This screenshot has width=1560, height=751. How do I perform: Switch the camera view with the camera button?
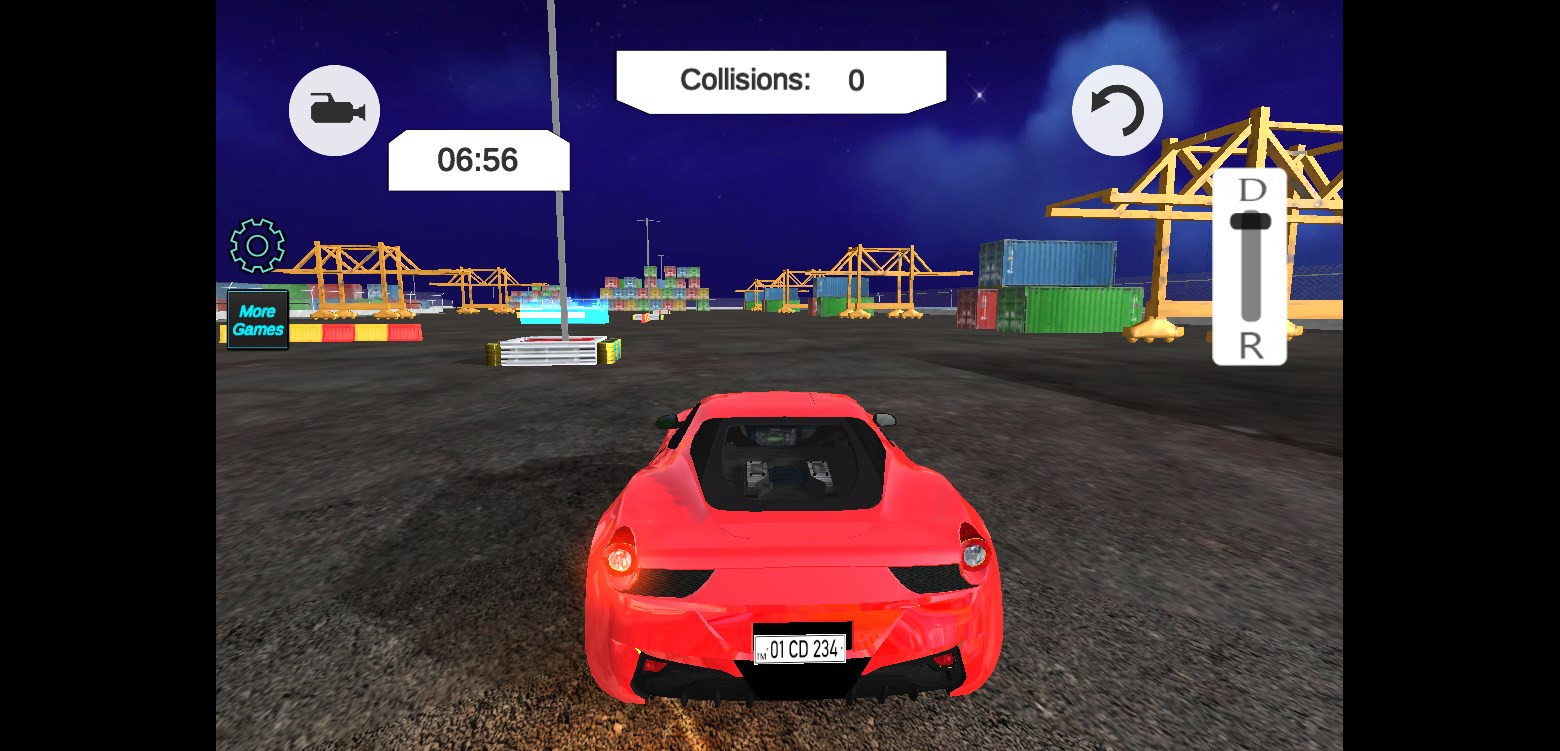(334, 110)
